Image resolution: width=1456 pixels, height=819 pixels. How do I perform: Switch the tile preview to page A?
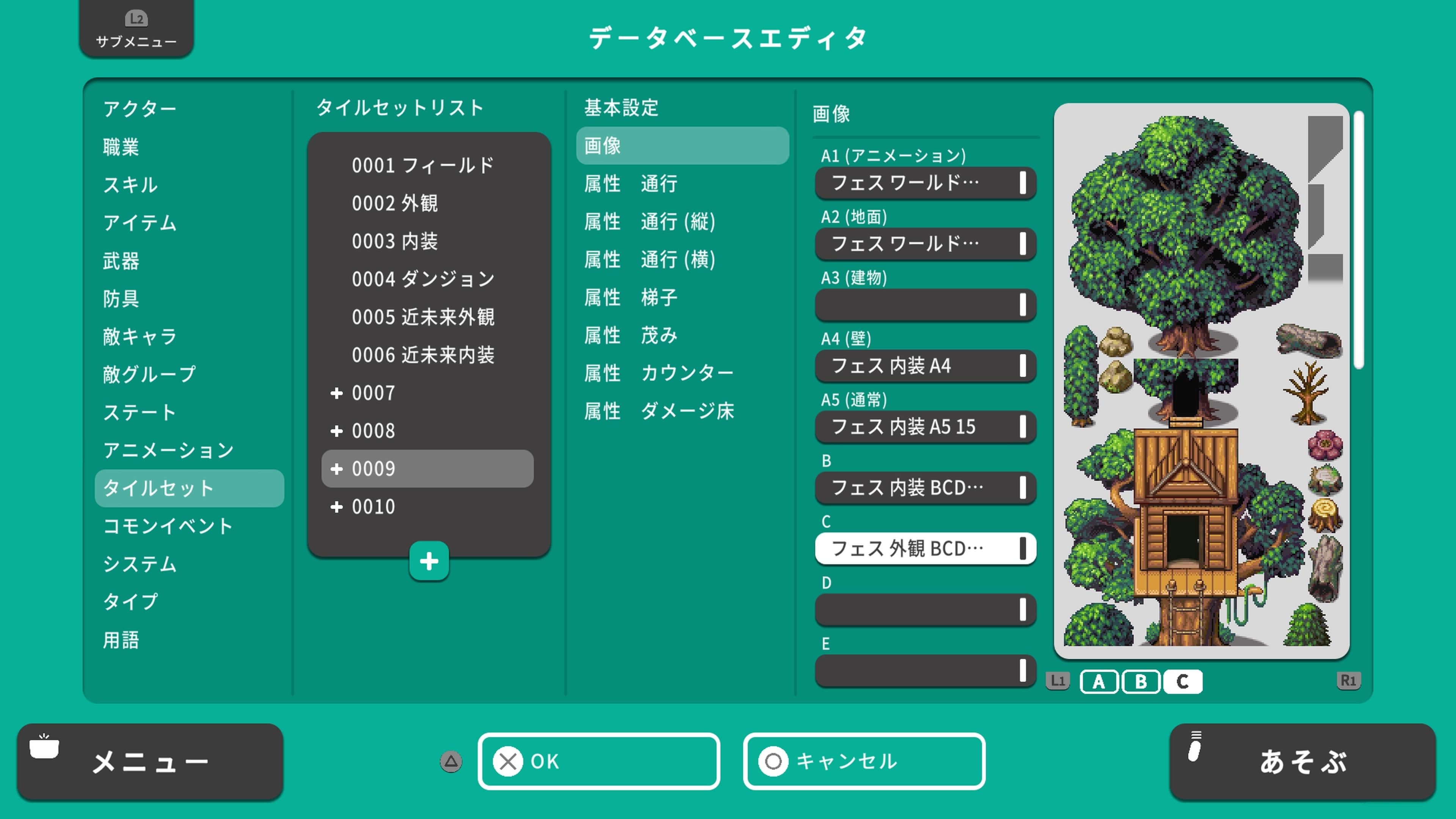click(1098, 682)
